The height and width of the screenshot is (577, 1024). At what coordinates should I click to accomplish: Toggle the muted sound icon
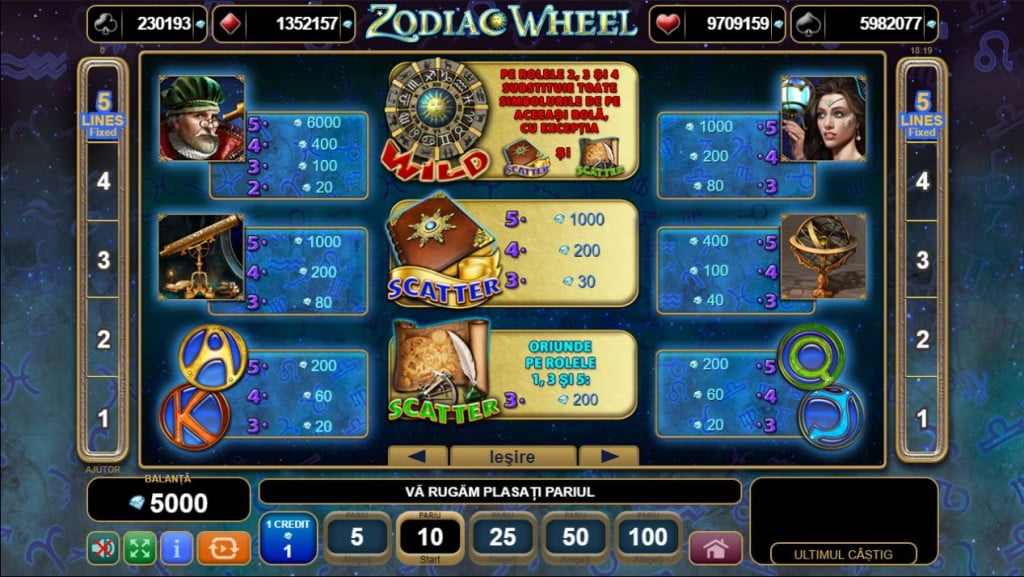(102, 547)
